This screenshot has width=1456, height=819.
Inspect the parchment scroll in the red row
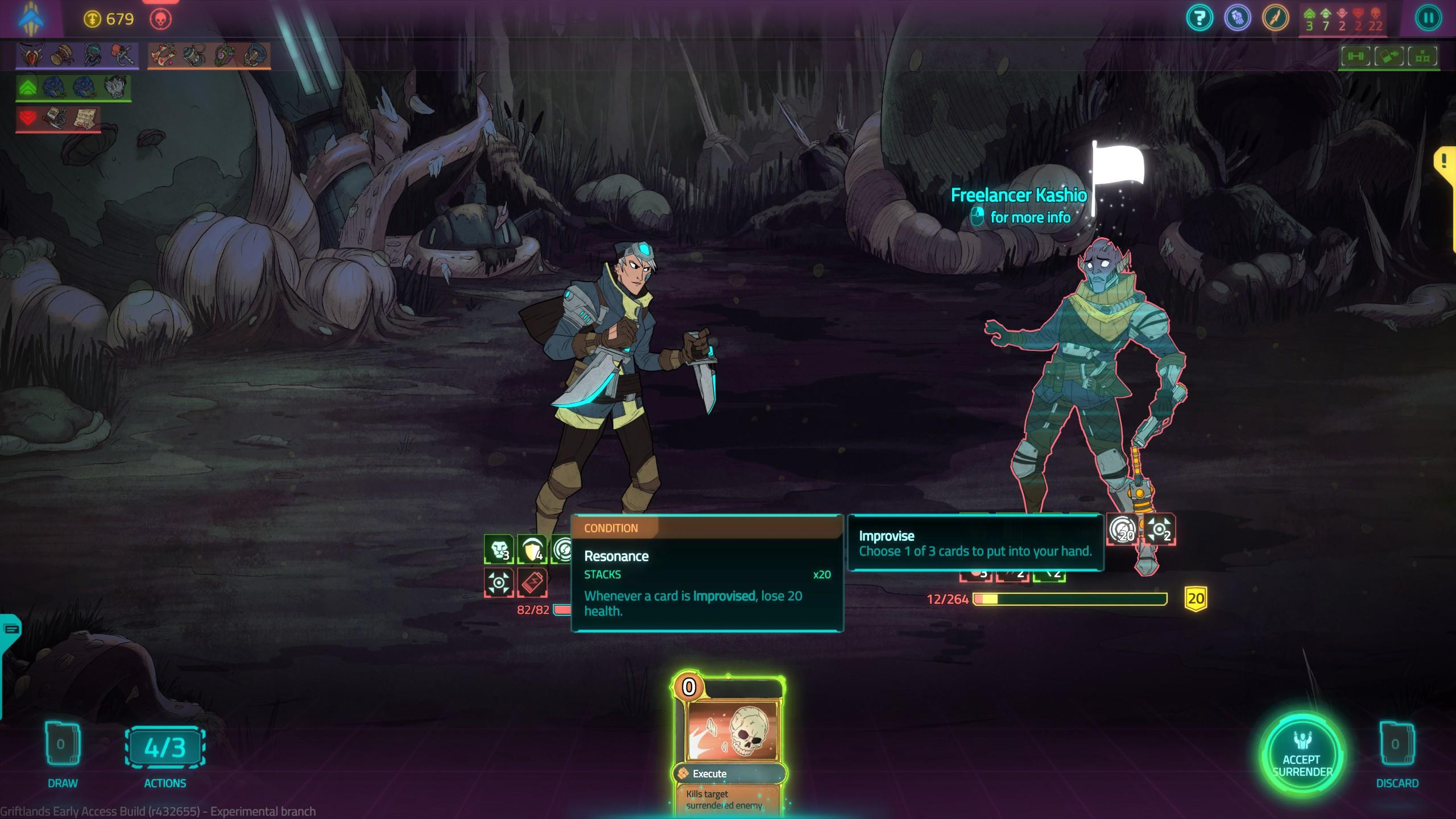(85, 118)
